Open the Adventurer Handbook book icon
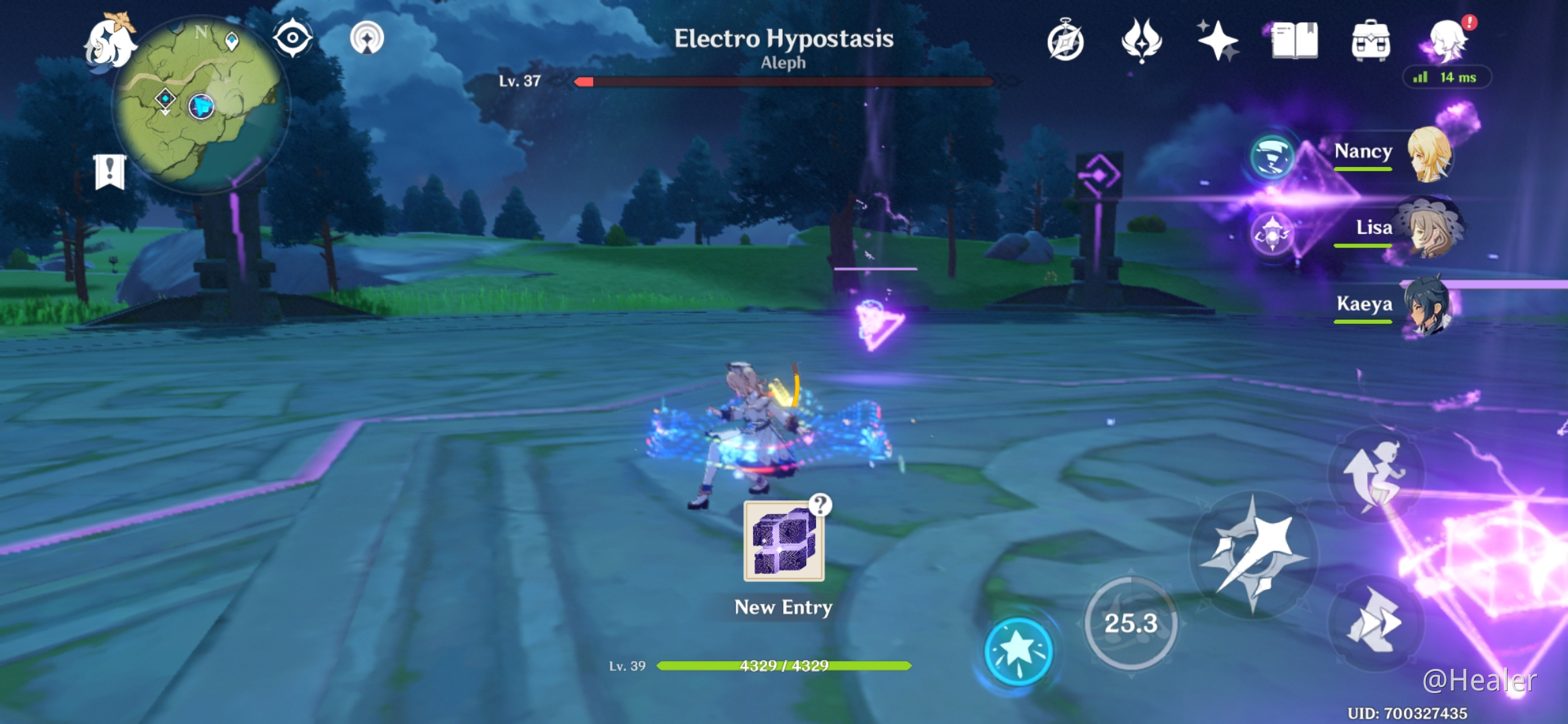Image resolution: width=1568 pixels, height=724 pixels. [1294, 40]
